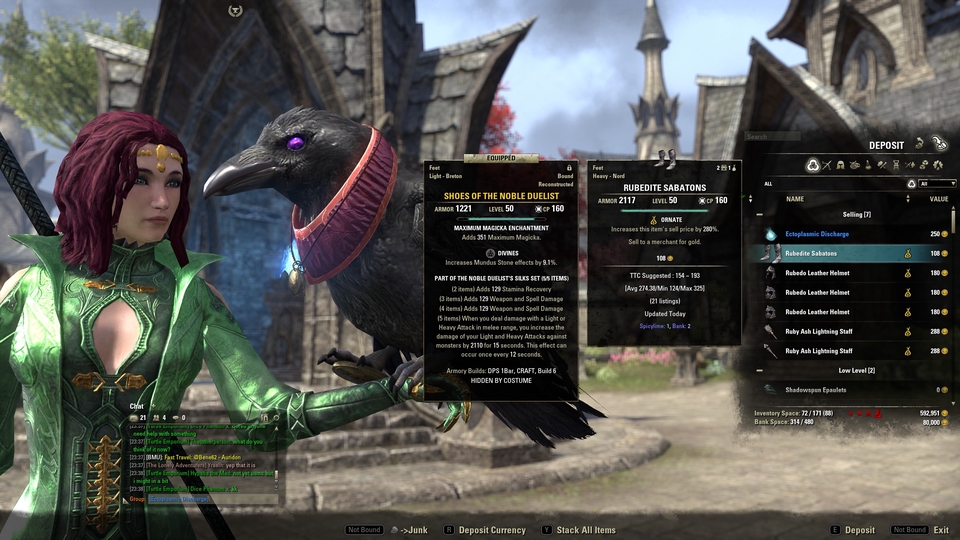Choose the helmet Armor filter
Viewport: 960px width, 540px height.
pos(840,165)
